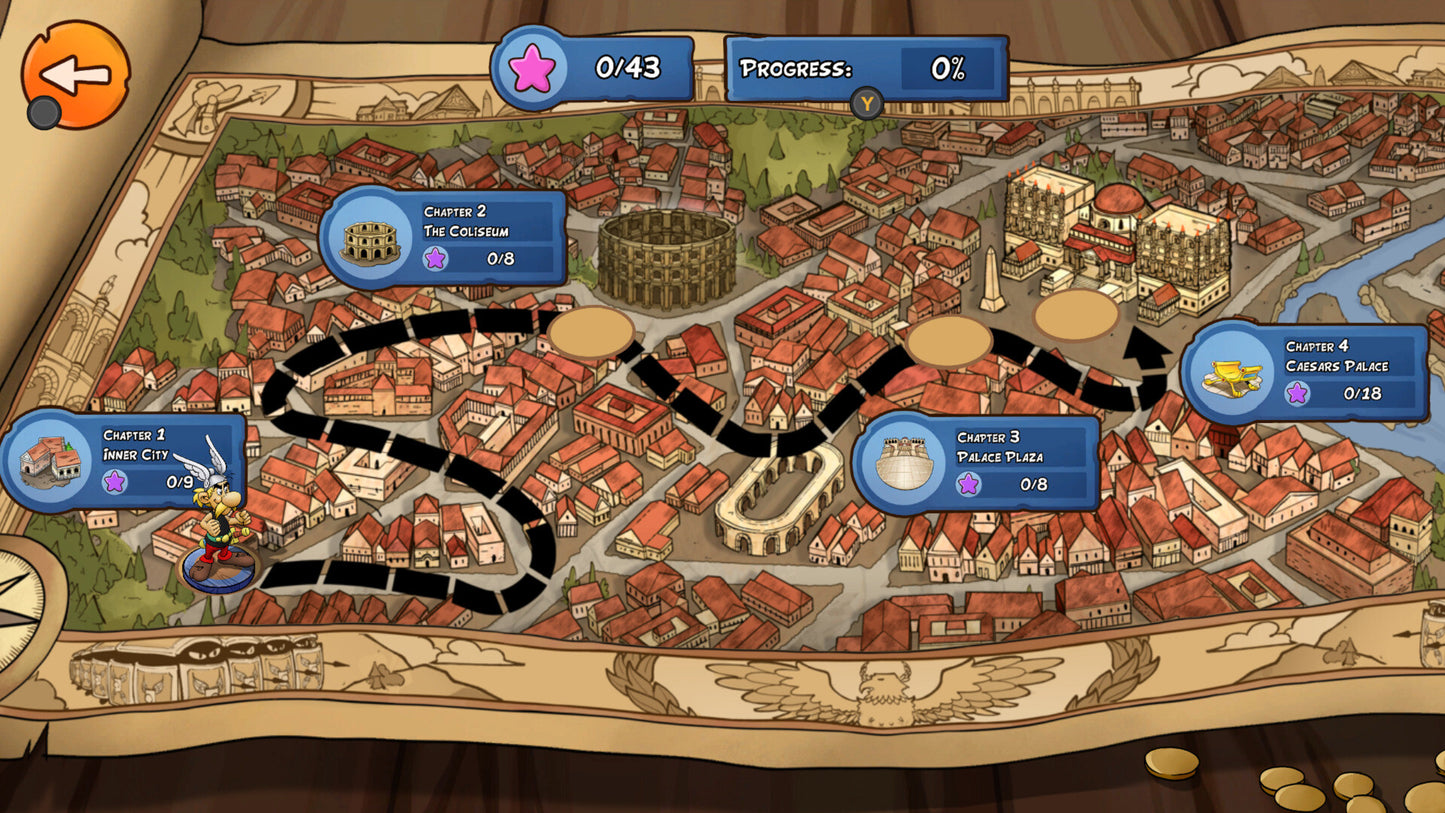Click the purple star icon on Chapter 1 panel
The height and width of the screenshot is (813, 1445).
coord(115,485)
